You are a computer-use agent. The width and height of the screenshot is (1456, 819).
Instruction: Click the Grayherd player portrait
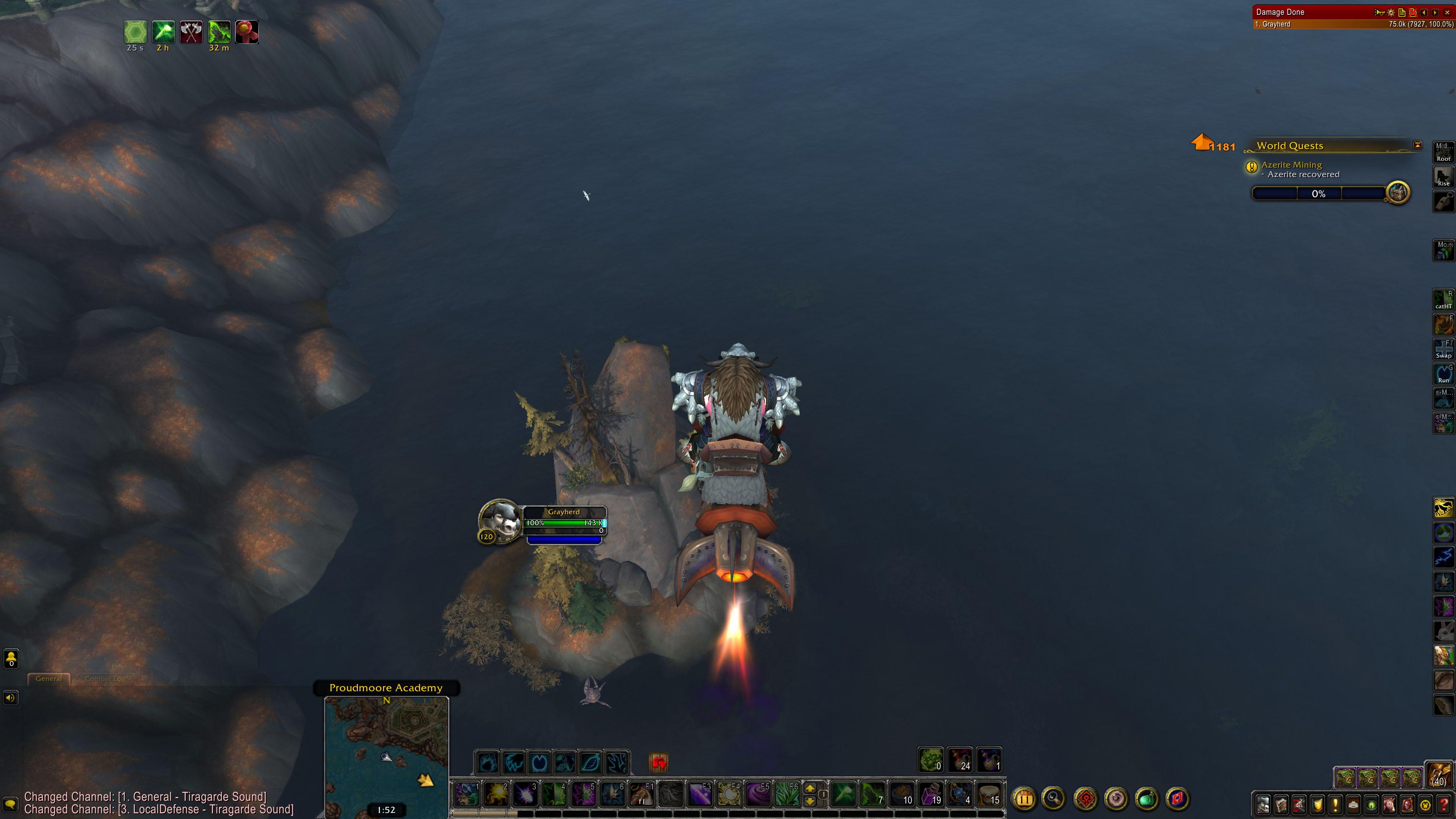pyautogui.click(x=500, y=521)
